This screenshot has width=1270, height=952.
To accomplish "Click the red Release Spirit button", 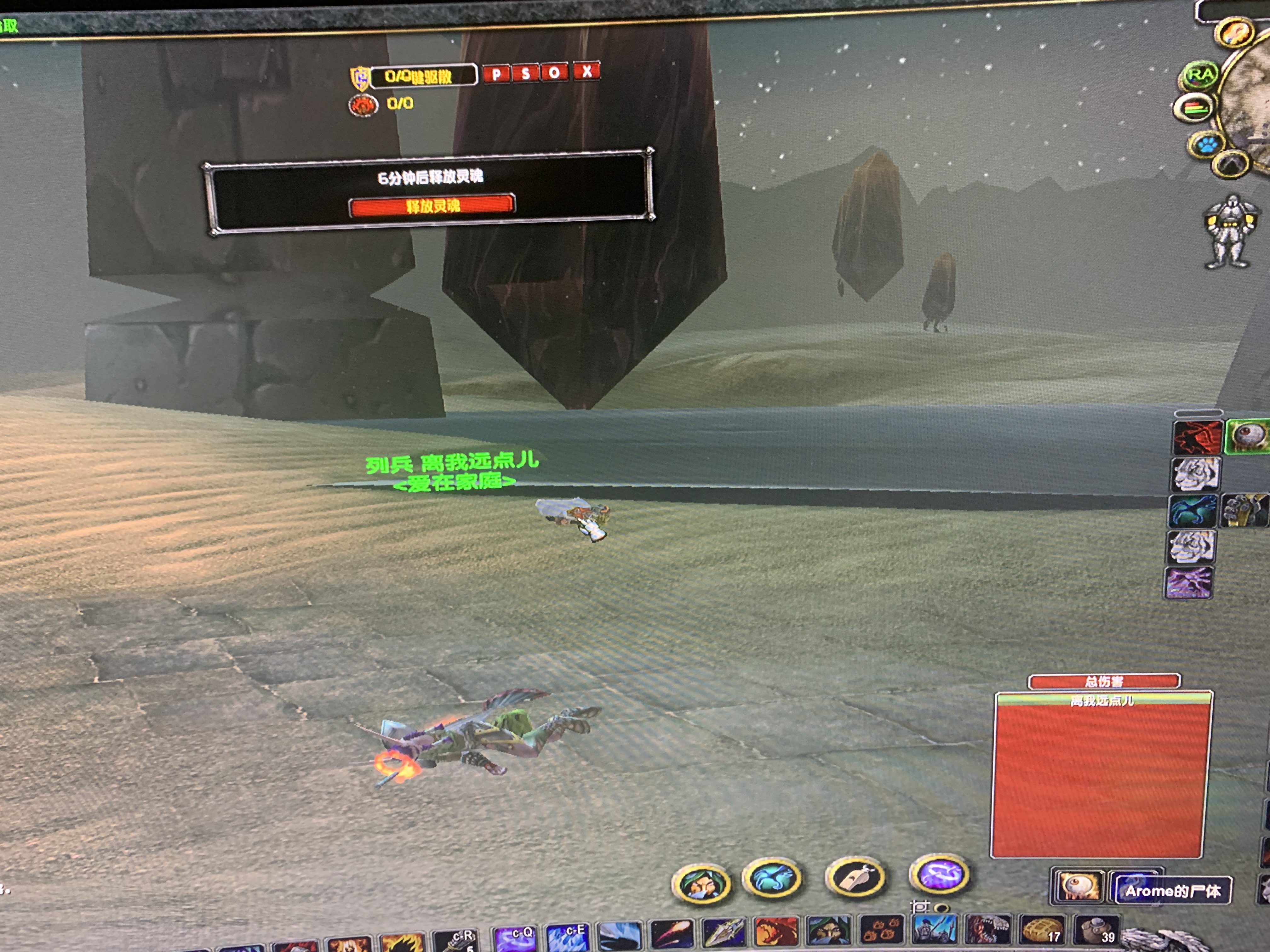I will [432, 206].
